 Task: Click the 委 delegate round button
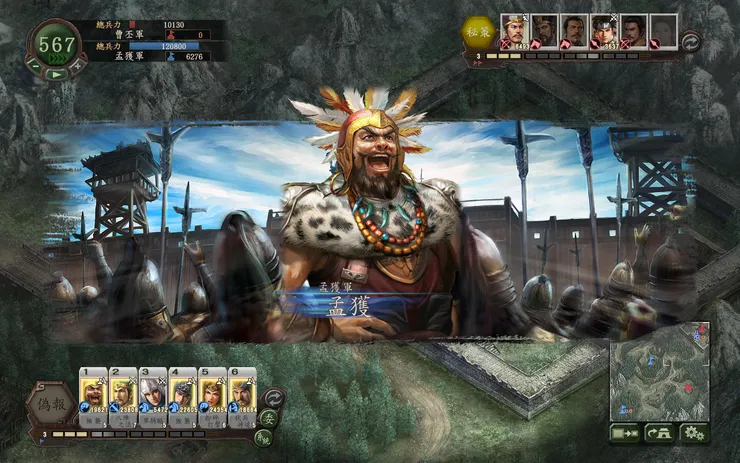[x=269, y=418]
